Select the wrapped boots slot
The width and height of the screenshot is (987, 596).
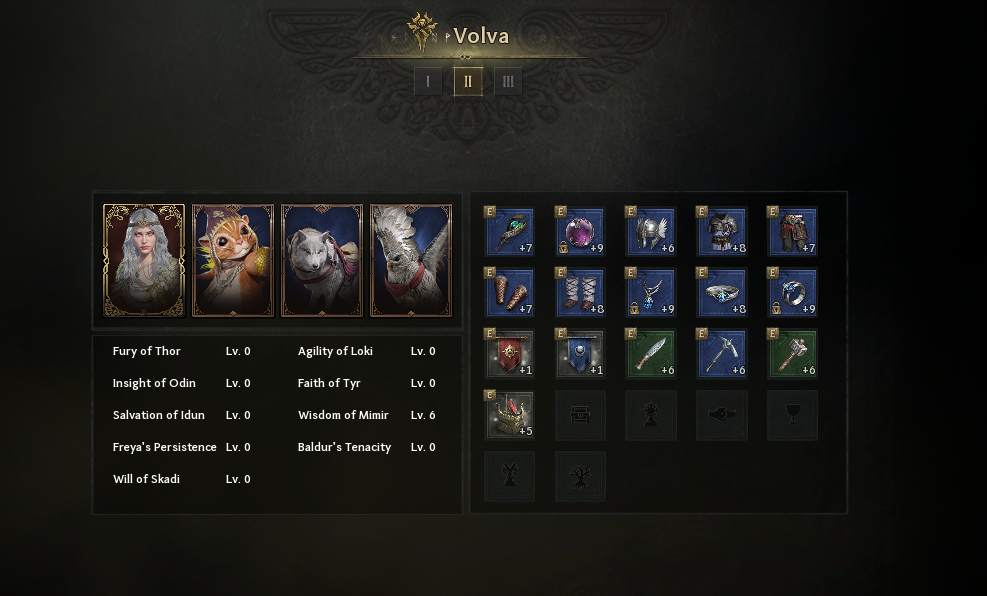pyautogui.click(x=581, y=293)
